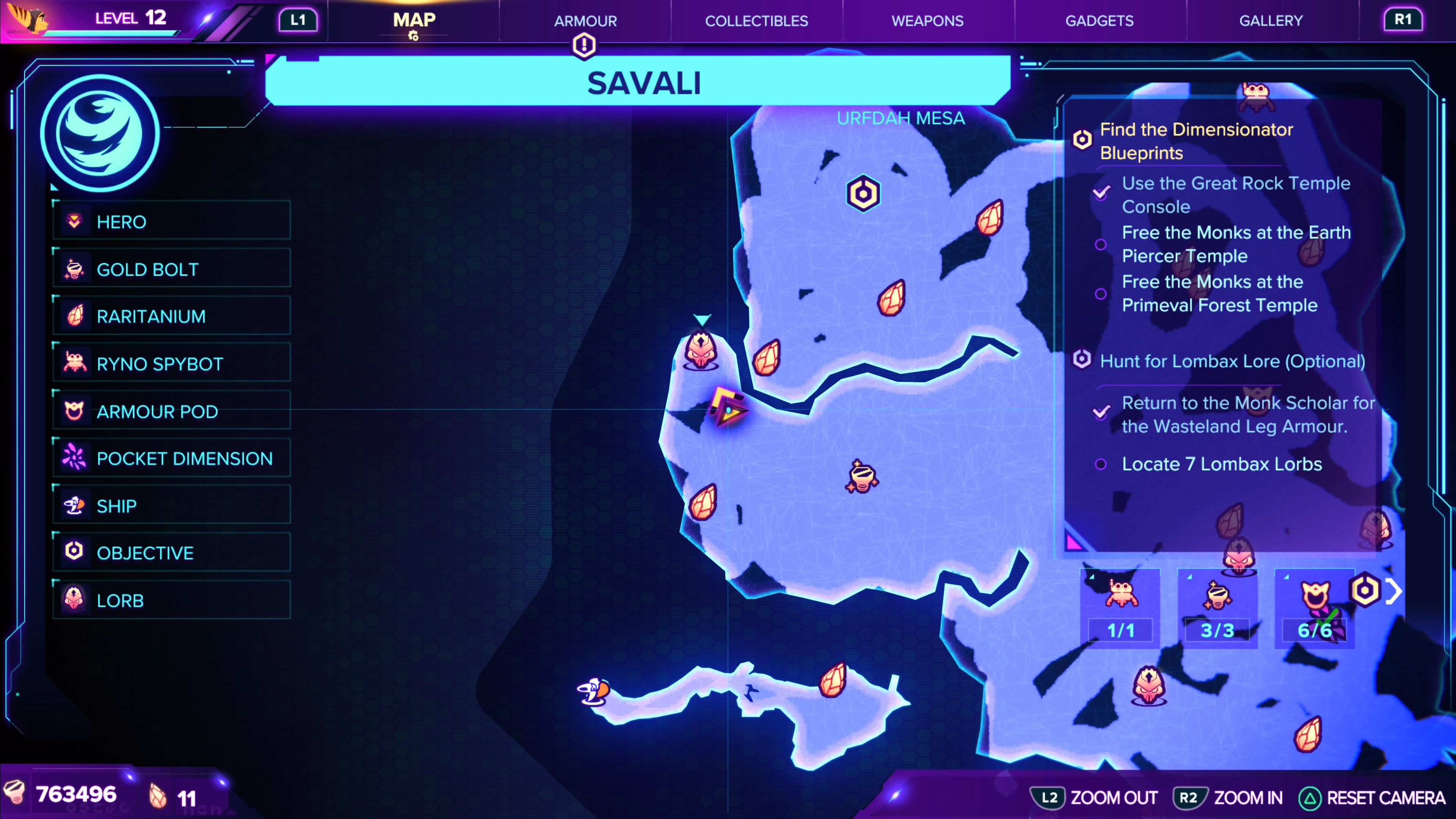
Task: Click the gold bolt map marker
Action: [861, 477]
